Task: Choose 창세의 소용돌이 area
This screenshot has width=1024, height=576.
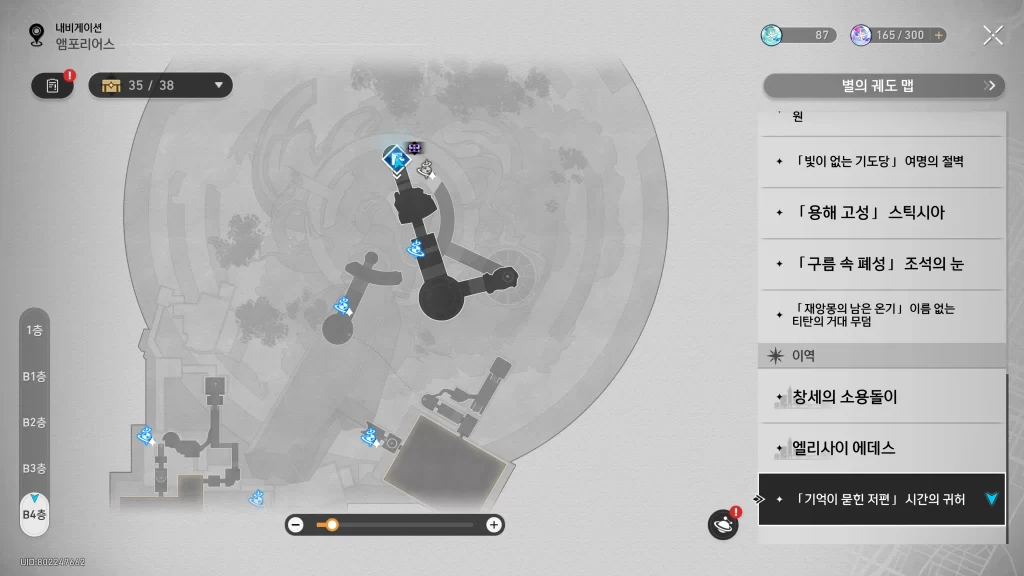Action: point(880,397)
